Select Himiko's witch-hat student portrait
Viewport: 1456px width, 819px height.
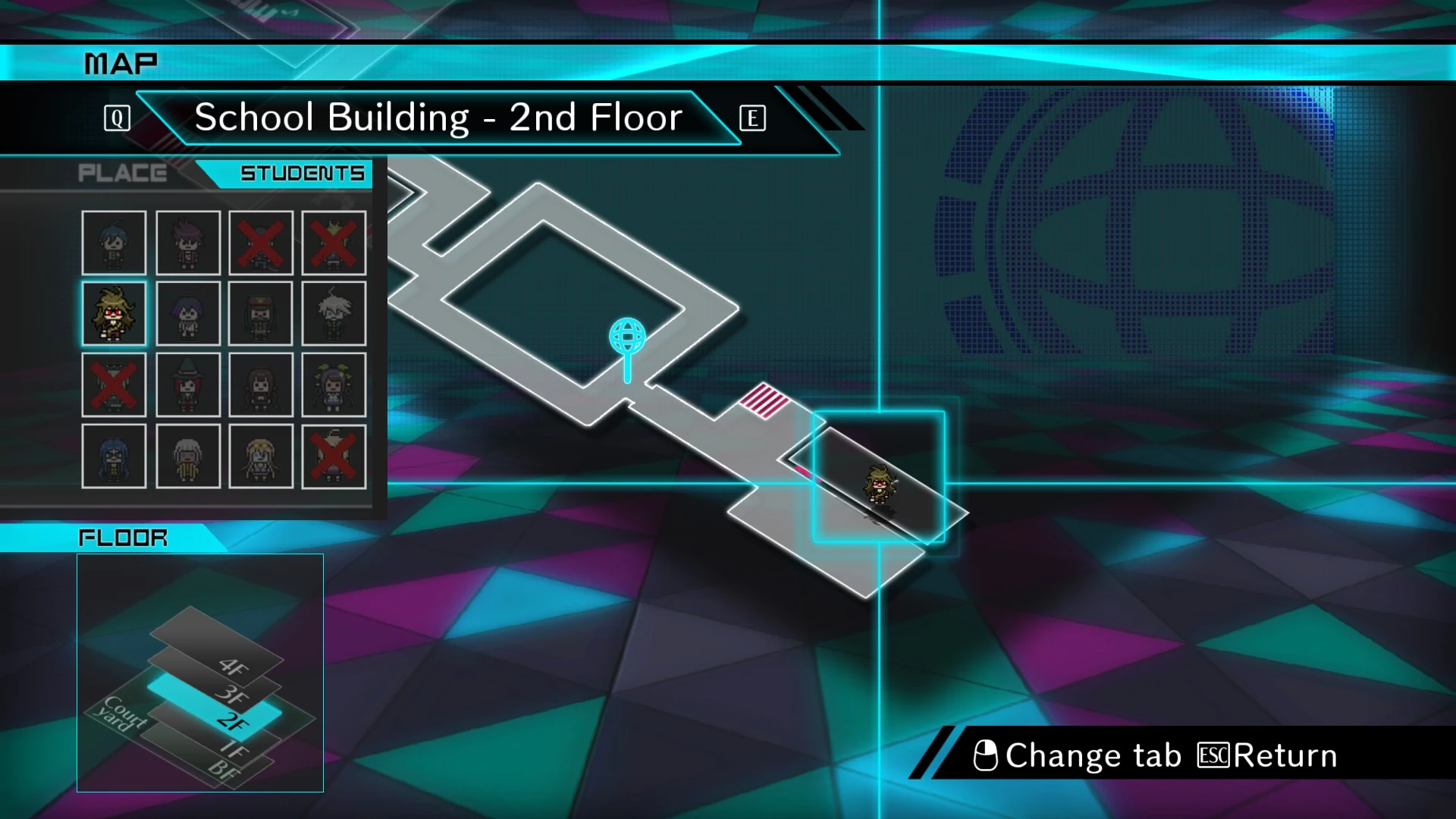pos(187,385)
